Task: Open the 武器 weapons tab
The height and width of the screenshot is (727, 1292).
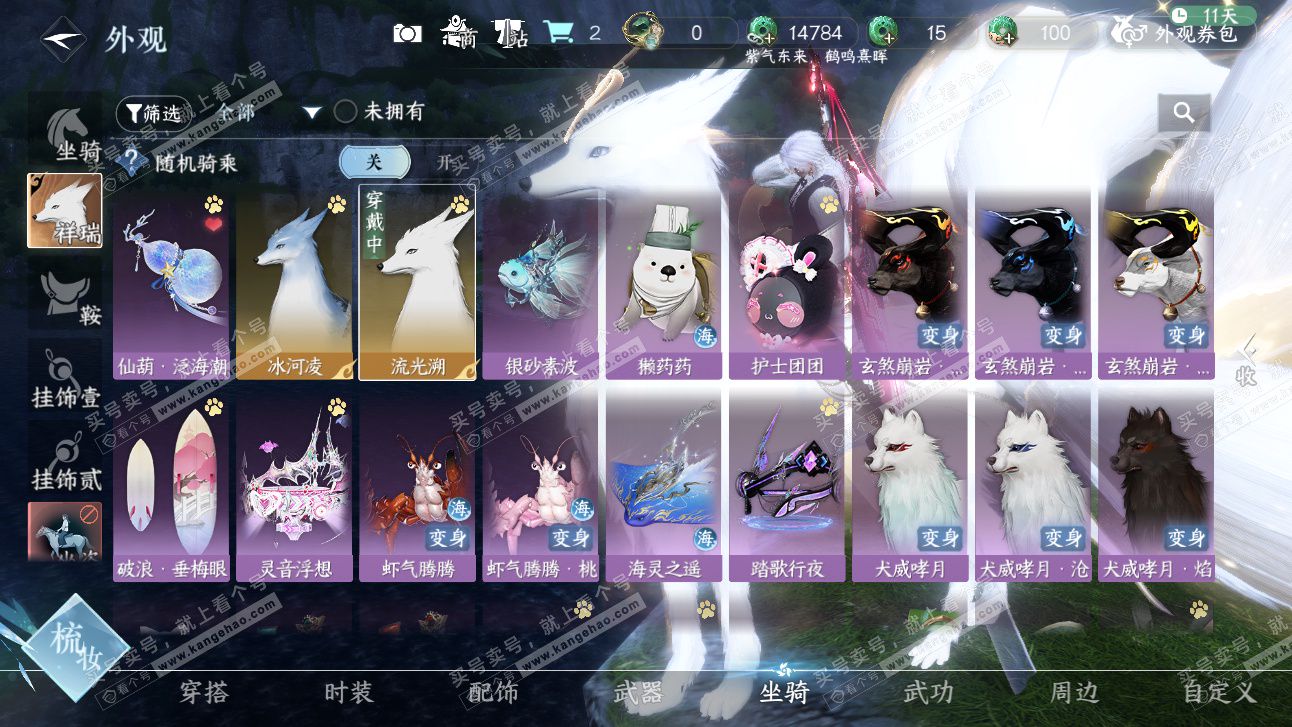Action: click(638, 692)
